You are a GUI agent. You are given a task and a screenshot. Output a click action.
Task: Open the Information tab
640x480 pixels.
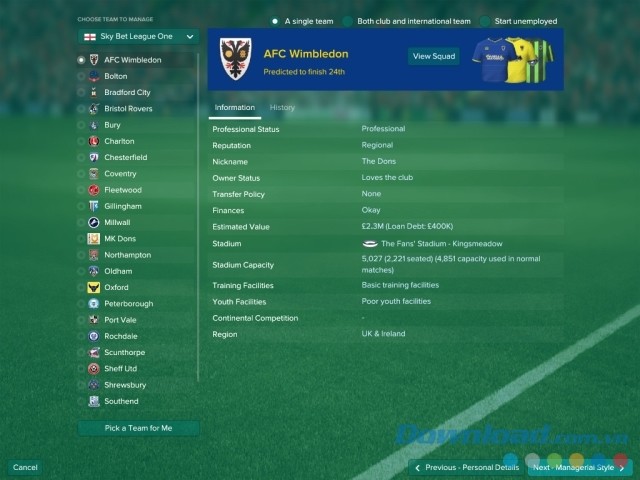(235, 107)
